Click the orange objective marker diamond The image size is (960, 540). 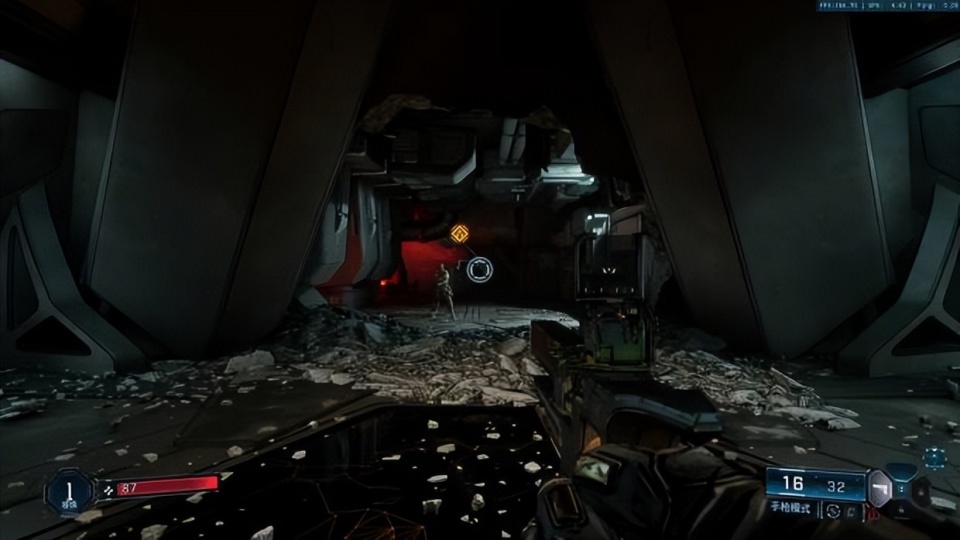click(459, 234)
